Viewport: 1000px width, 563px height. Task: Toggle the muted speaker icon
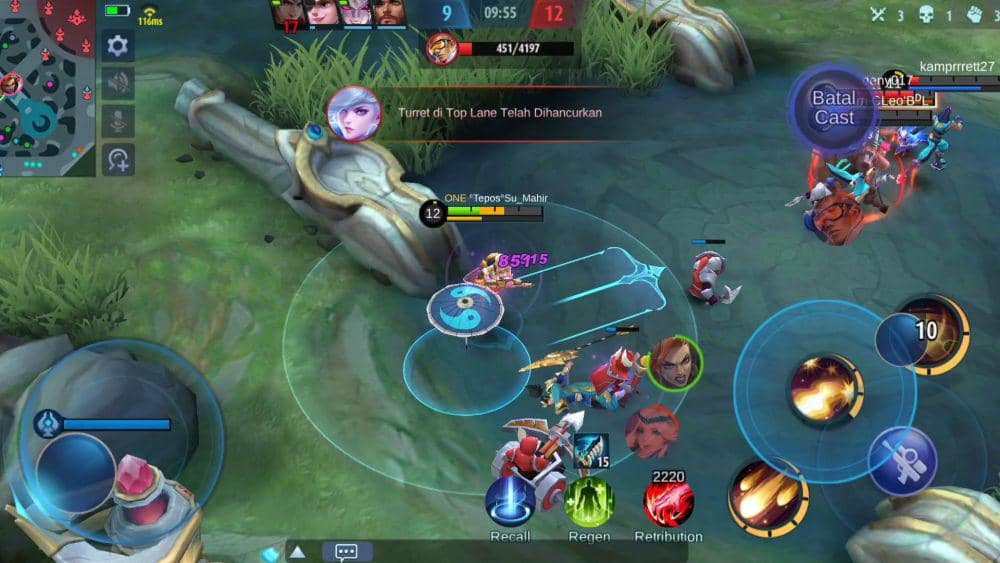point(118,83)
